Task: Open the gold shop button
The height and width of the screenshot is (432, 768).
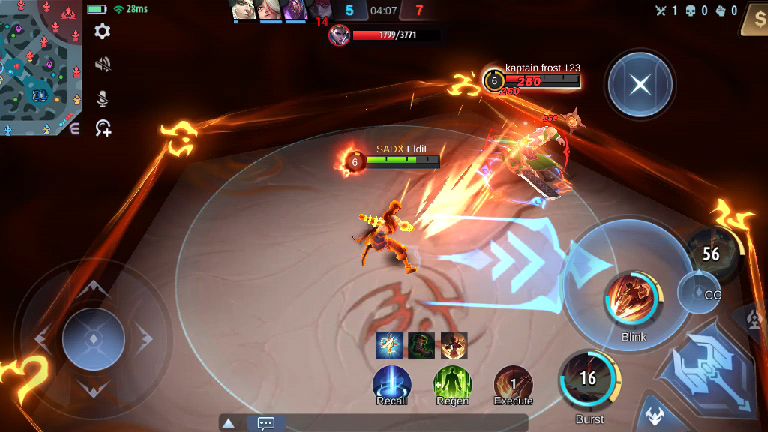Action: [x=754, y=18]
